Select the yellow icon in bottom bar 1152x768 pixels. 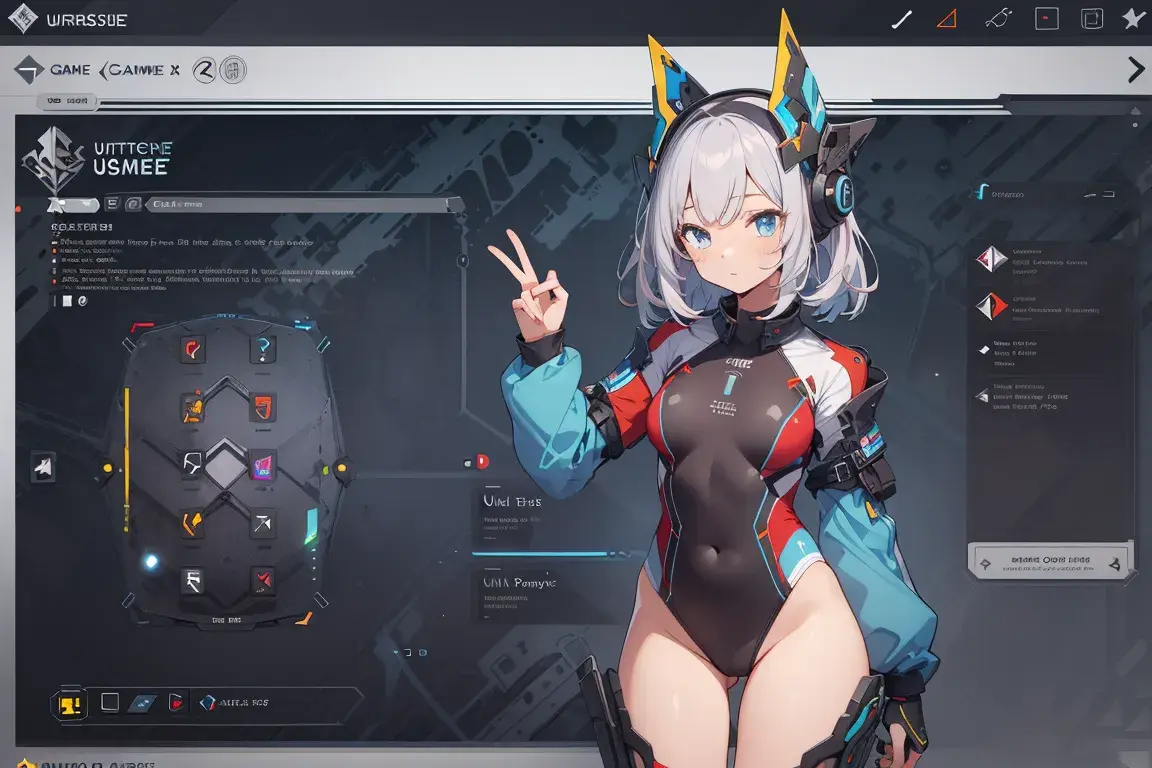(x=69, y=703)
